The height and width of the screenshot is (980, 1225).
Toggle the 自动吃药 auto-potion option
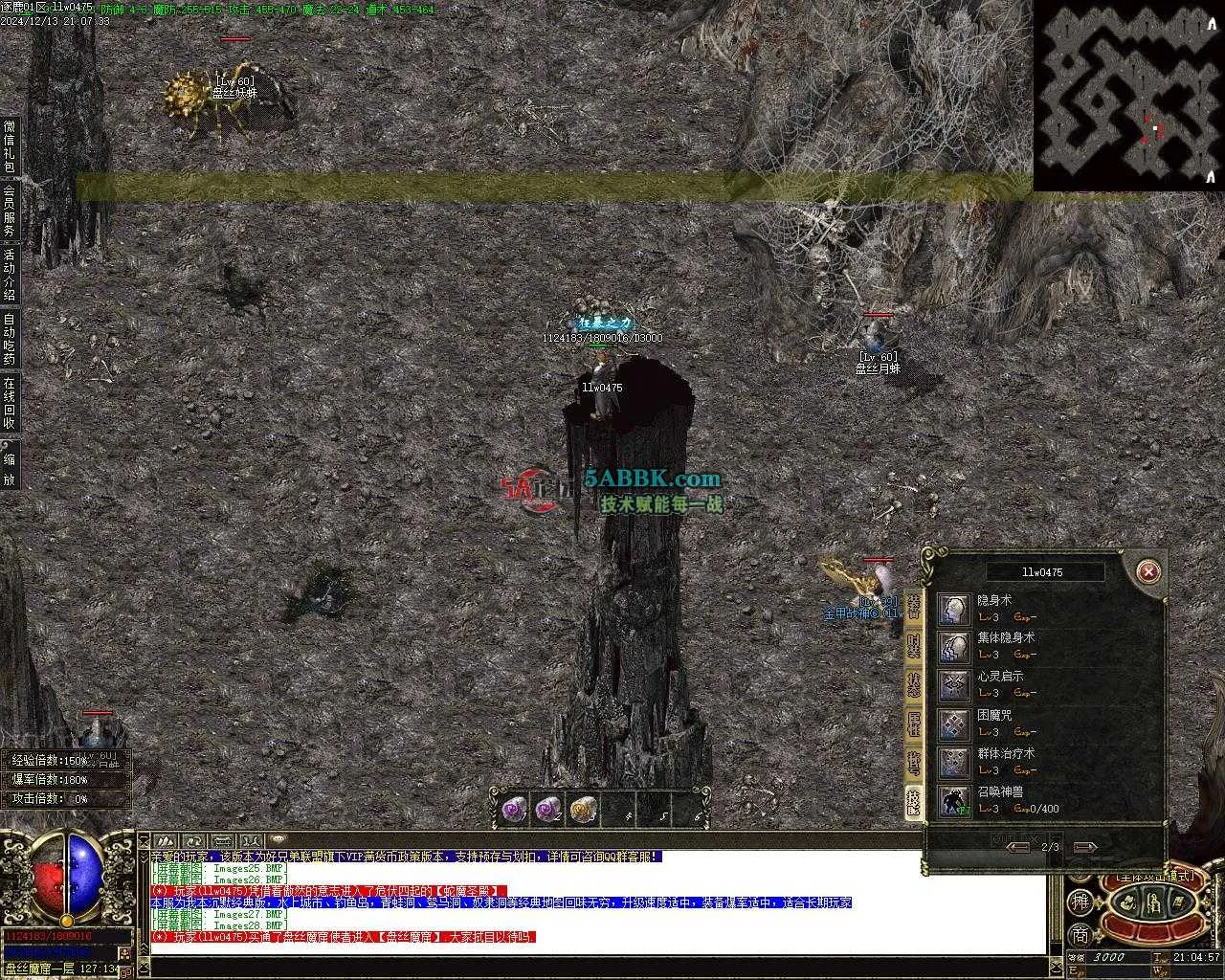point(10,339)
